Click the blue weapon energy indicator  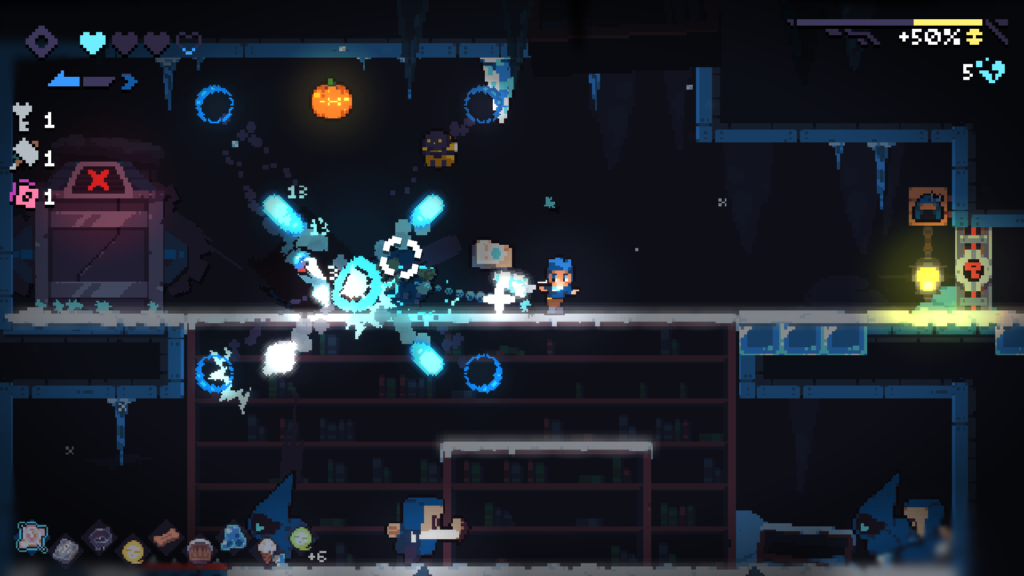pyautogui.click(x=92, y=80)
